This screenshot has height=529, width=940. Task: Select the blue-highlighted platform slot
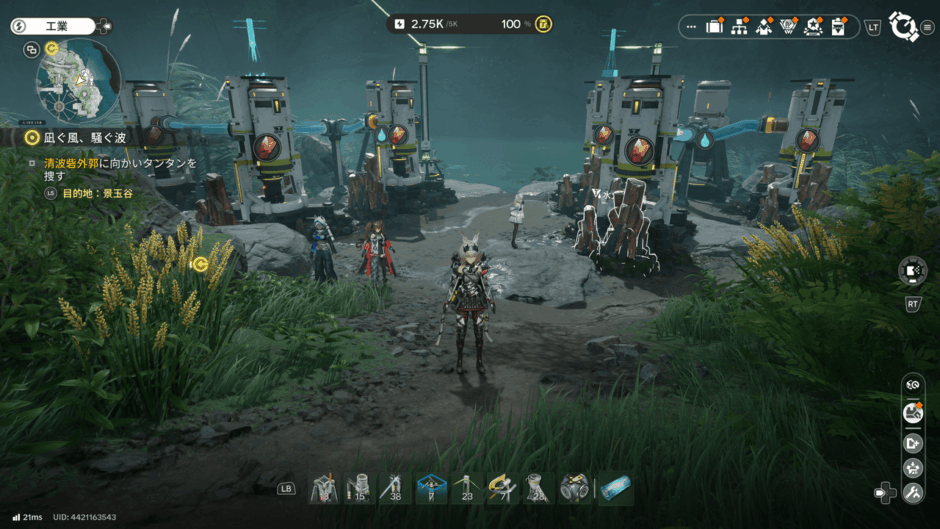(x=431, y=488)
